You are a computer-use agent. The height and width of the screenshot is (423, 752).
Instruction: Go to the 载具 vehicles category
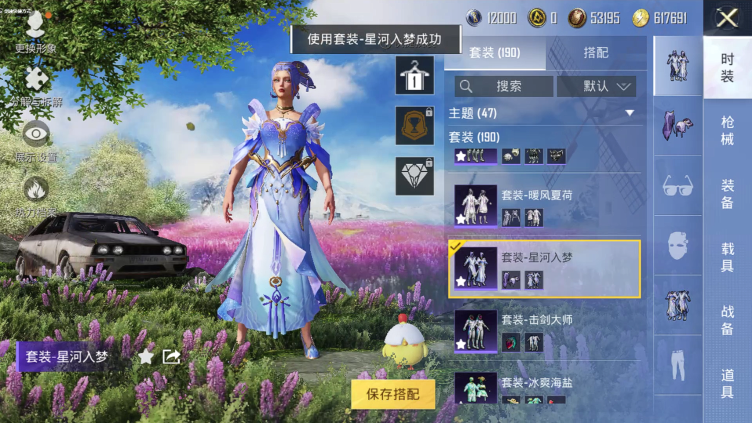click(x=727, y=257)
